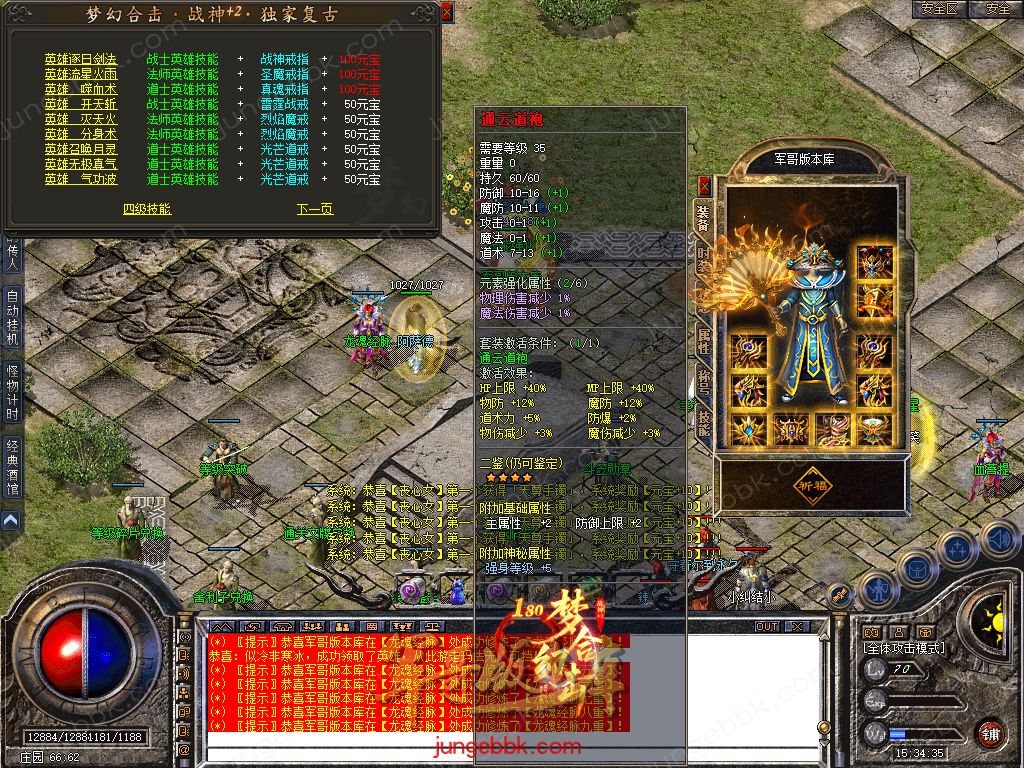This screenshot has height=768, width=1024.
Task: Select the 英雄逐日剑法 skill entry
Action: click(80, 59)
